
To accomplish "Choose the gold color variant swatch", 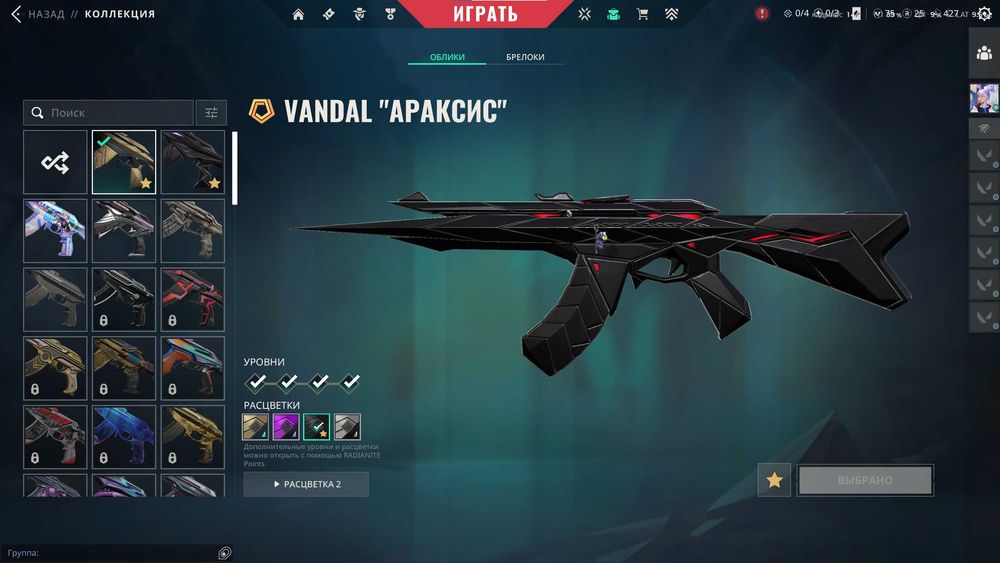I will pos(256,427).
